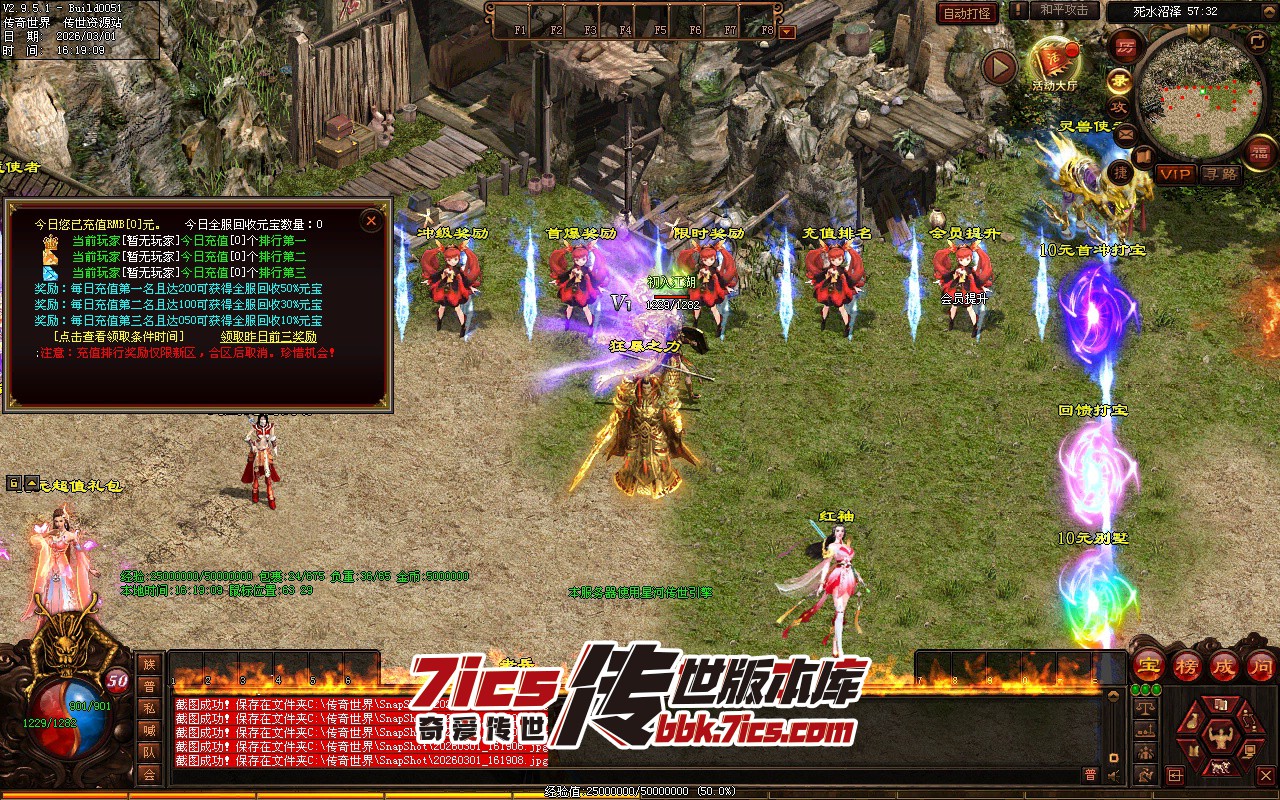Click the minimap refresh arrows button

(1257, 41)
